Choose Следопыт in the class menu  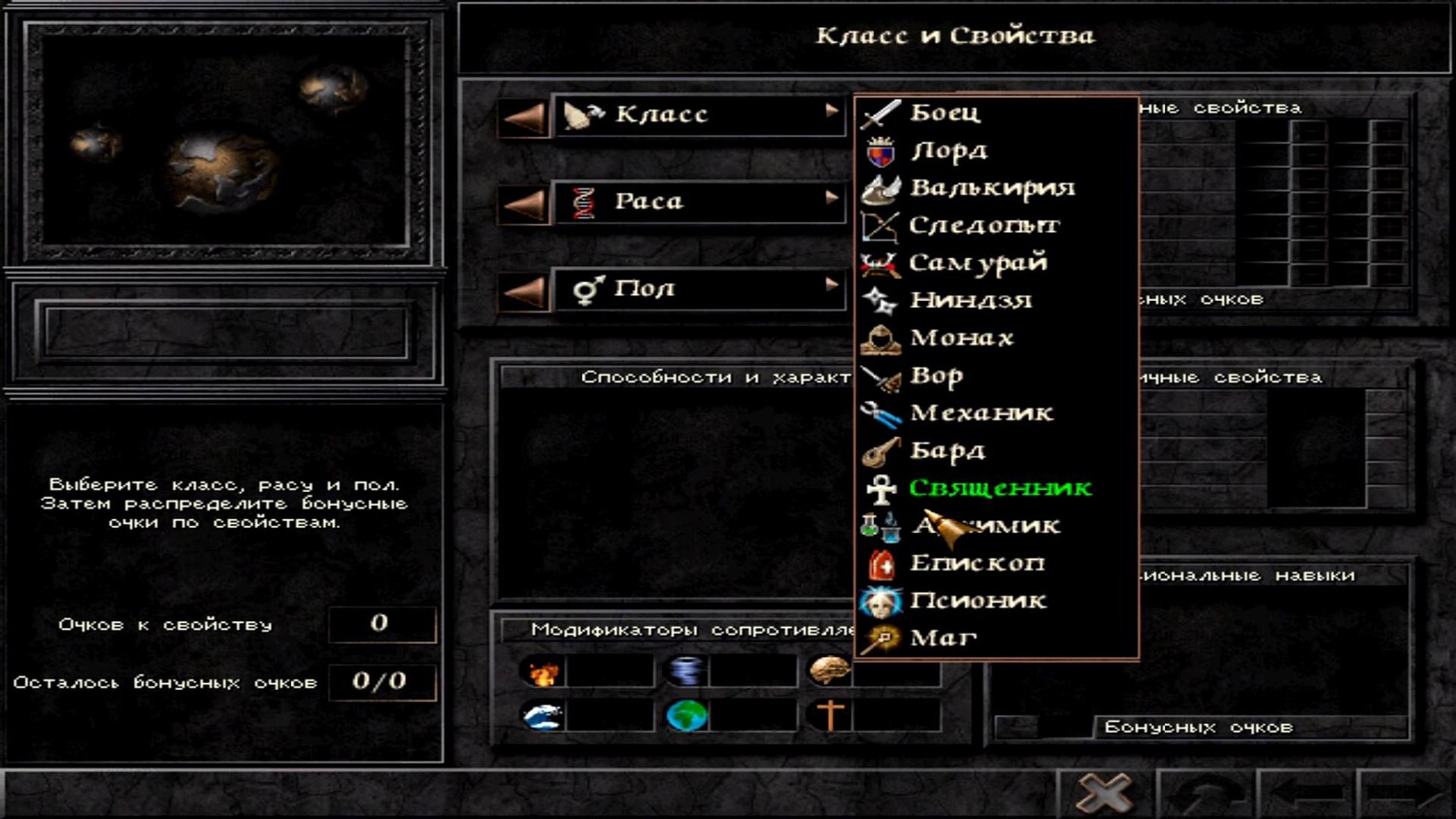983,225
